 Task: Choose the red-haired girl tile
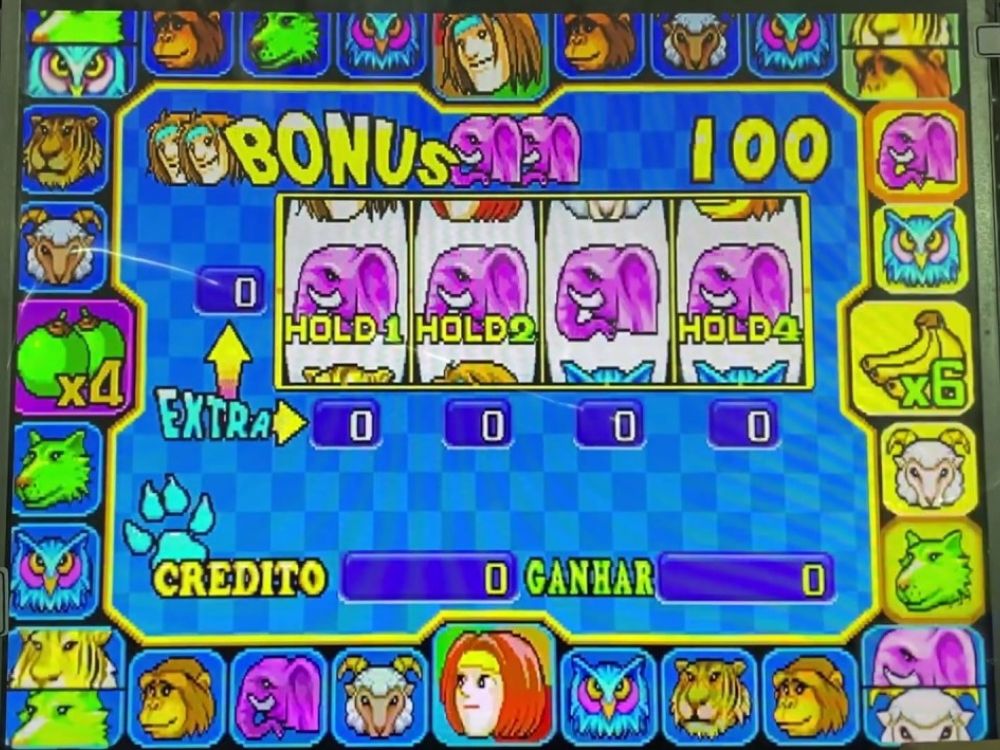point(493,685)
